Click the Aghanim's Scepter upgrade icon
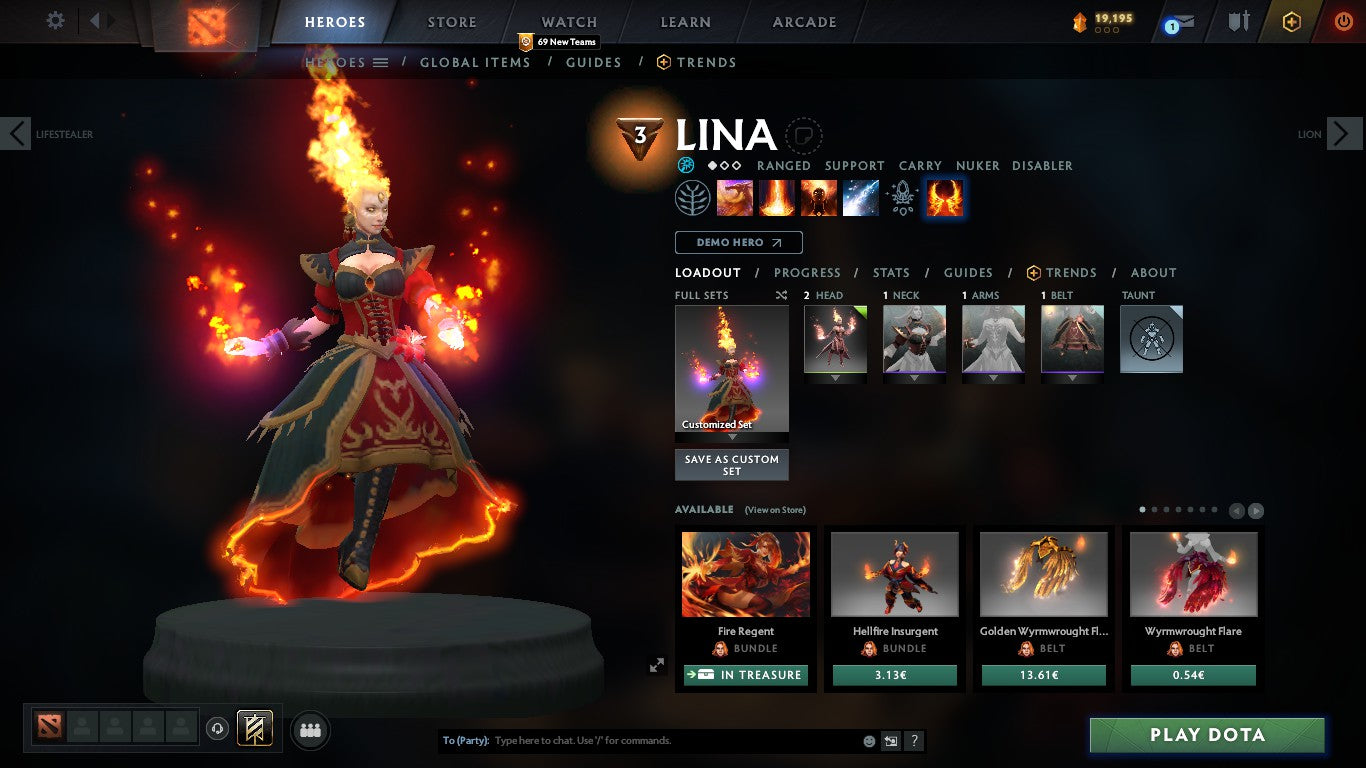This screenshot has height=768, width=1366. [x=903, y=197]
